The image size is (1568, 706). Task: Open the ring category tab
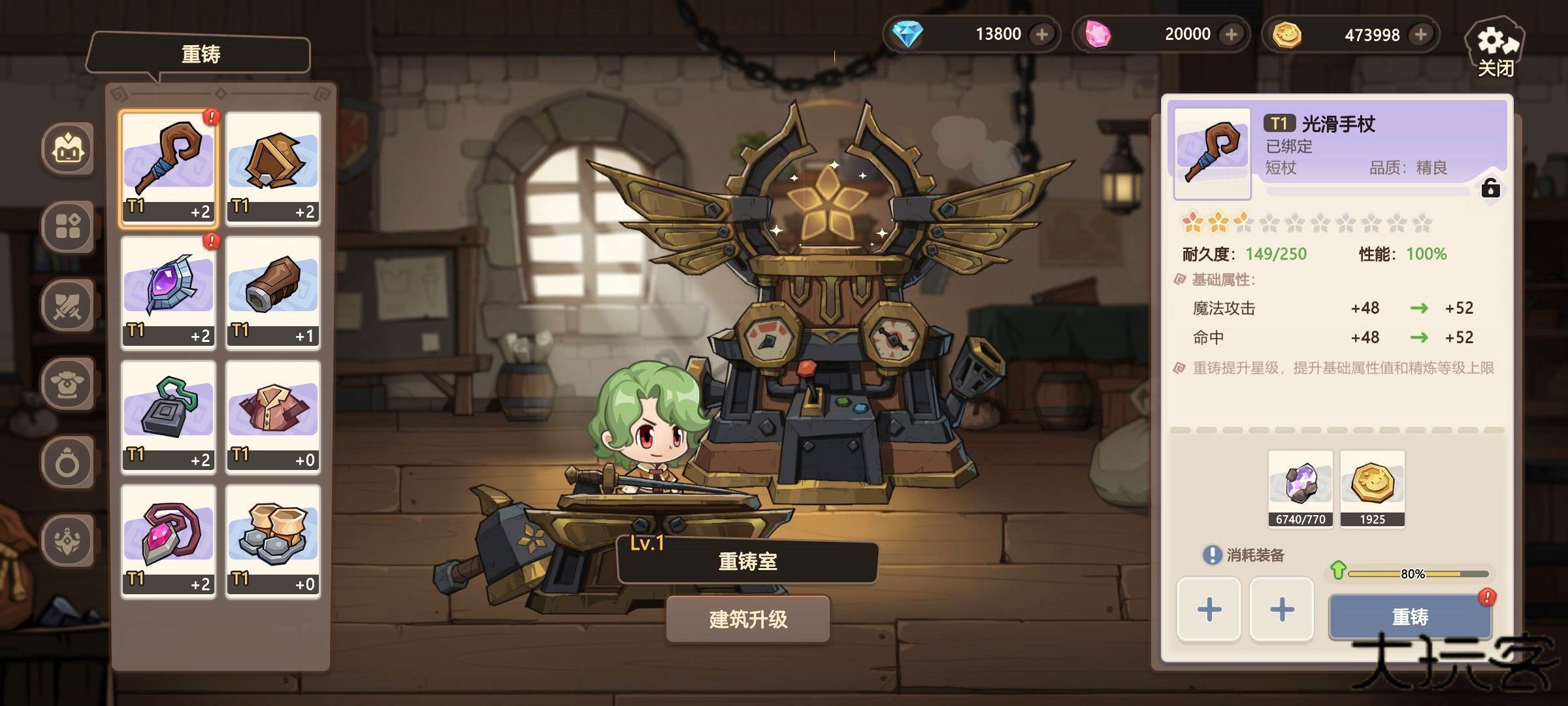(x=68, y=463)
